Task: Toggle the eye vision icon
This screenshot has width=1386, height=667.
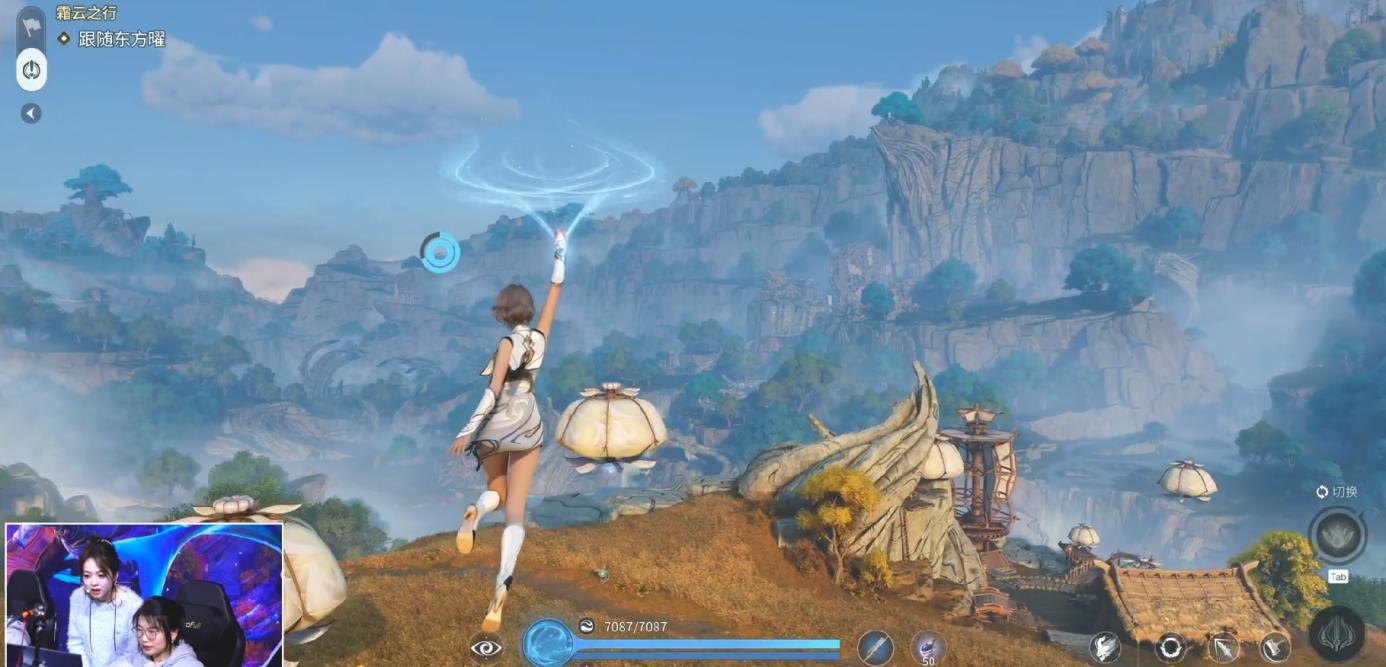Action: click(486, 647)
